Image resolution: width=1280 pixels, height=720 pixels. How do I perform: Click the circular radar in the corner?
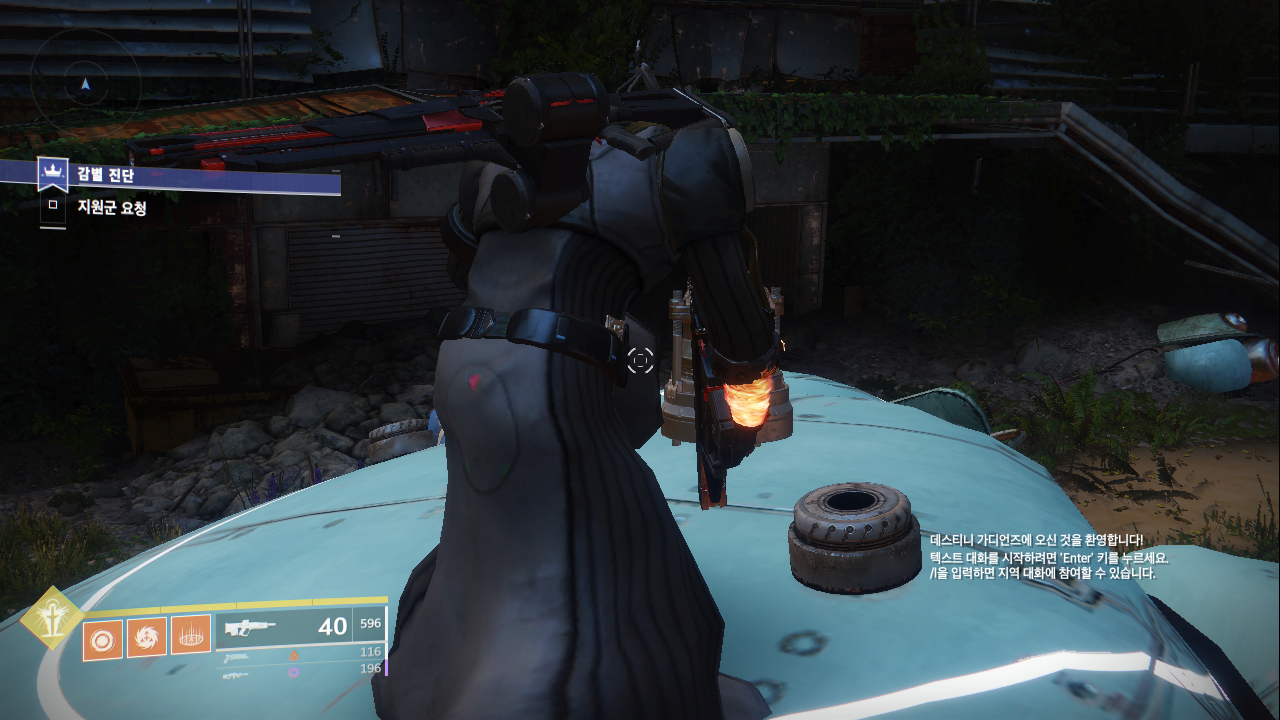(x=85, y=84)
